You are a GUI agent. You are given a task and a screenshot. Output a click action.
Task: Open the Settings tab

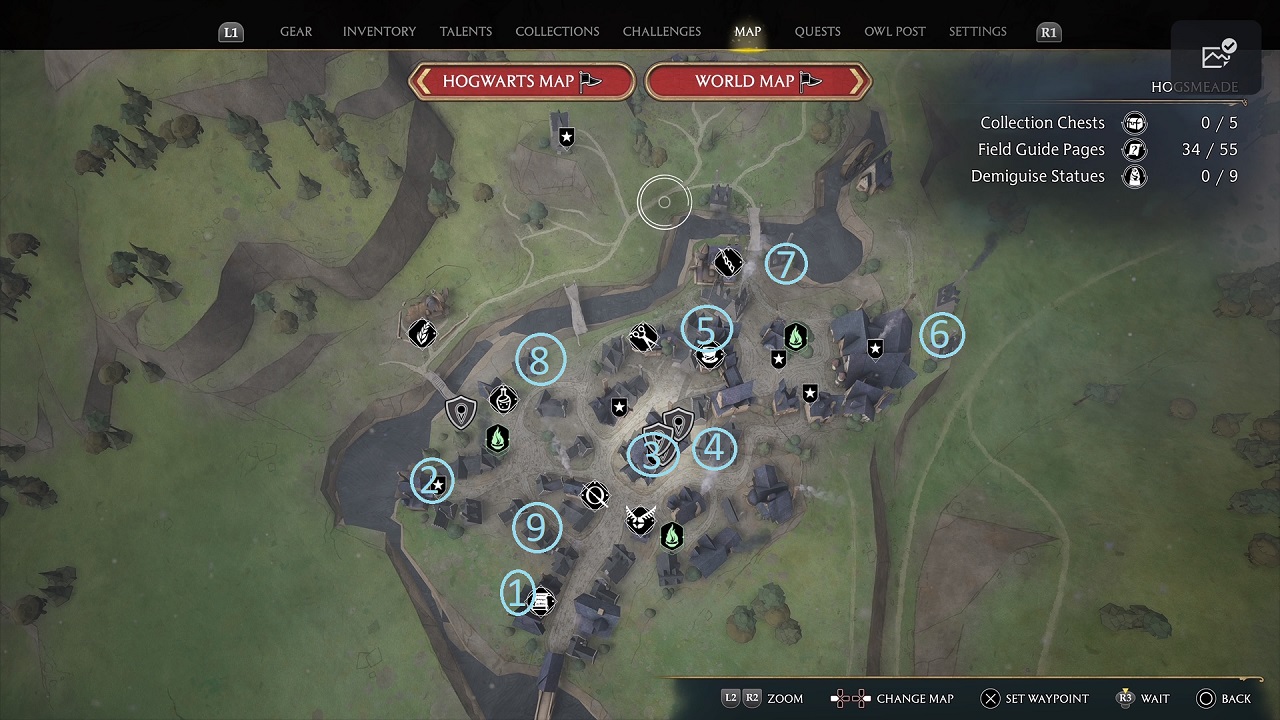[x=978, y=32]
